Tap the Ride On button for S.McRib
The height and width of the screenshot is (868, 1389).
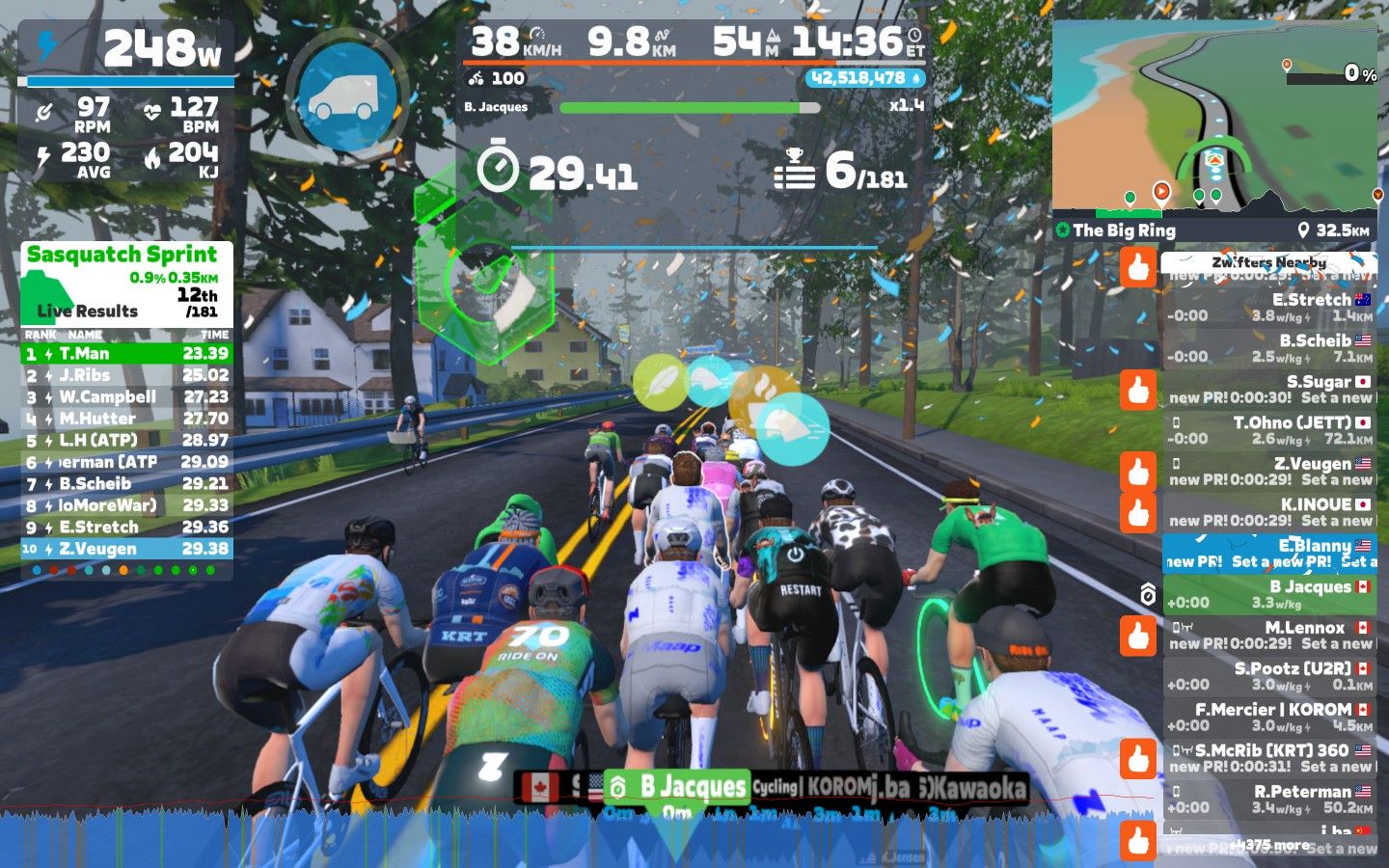click(x=1138, y=758)
